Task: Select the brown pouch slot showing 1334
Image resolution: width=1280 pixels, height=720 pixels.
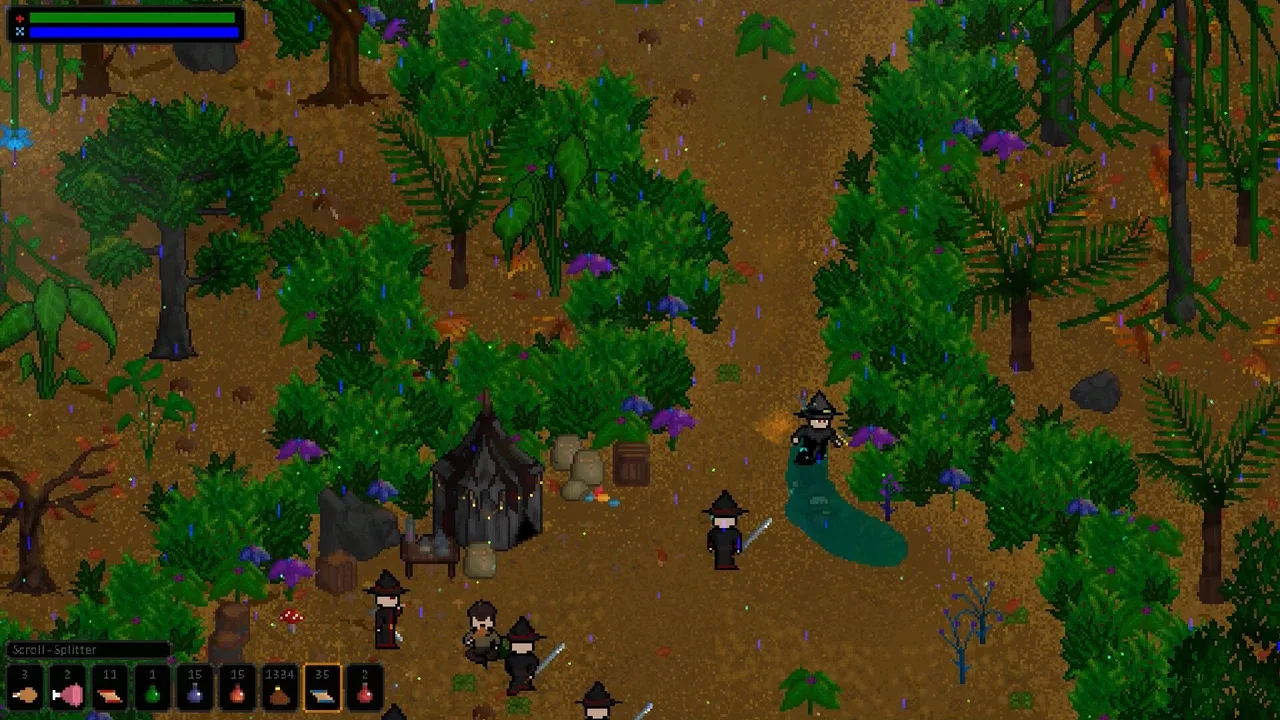Action: 280,688
